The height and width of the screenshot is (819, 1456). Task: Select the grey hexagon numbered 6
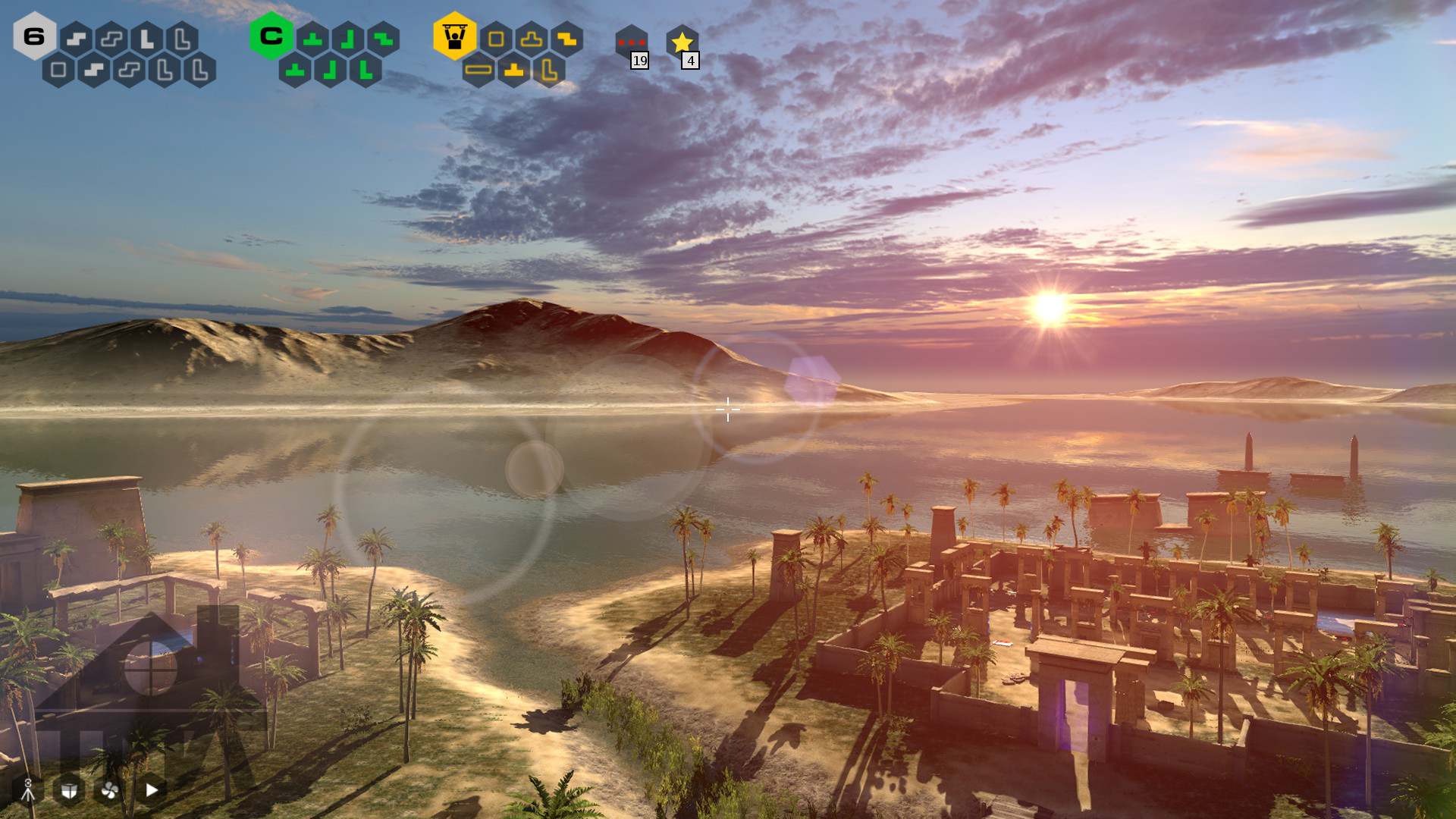coord(34,36)
